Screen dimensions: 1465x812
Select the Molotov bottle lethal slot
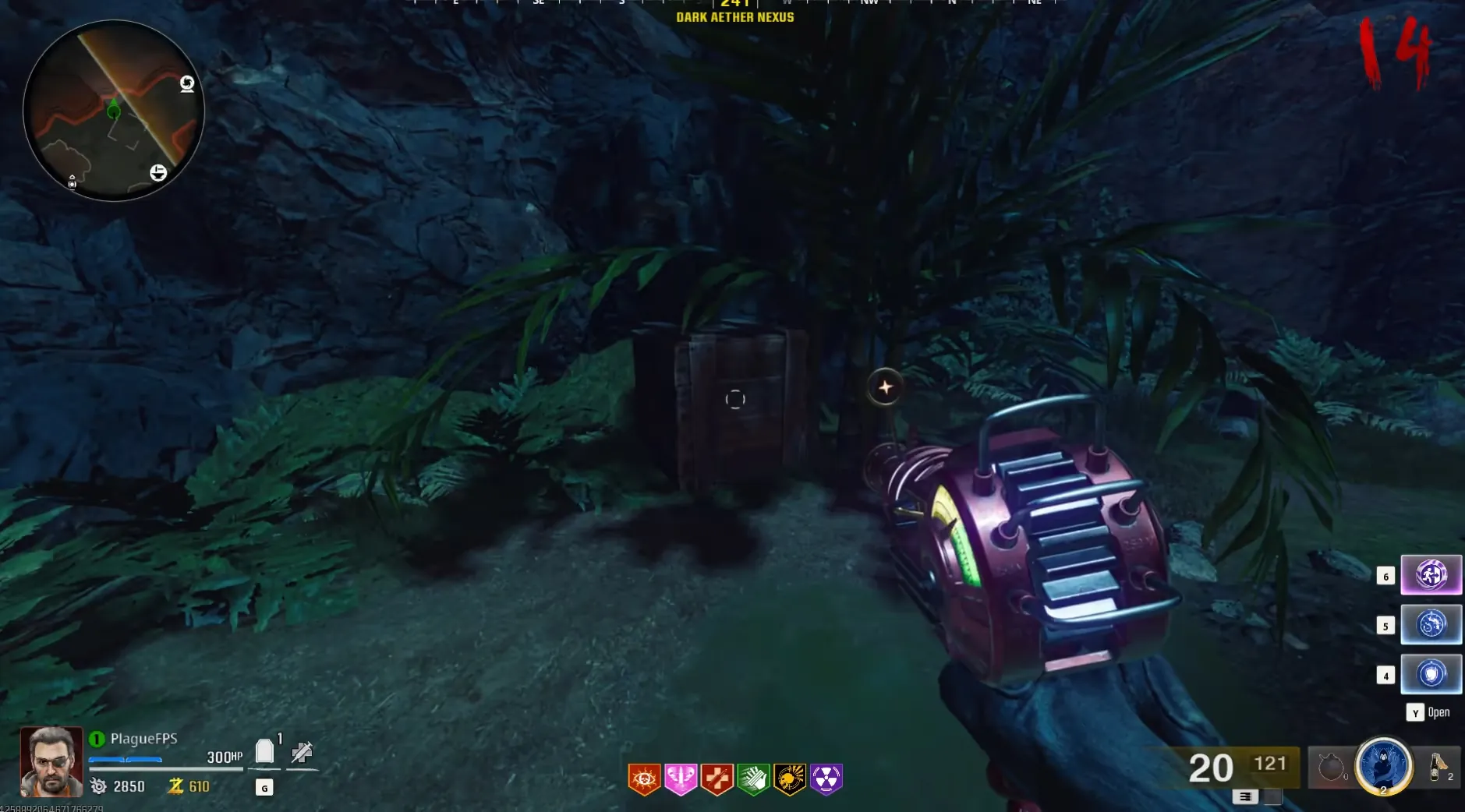pos(1438,768)
